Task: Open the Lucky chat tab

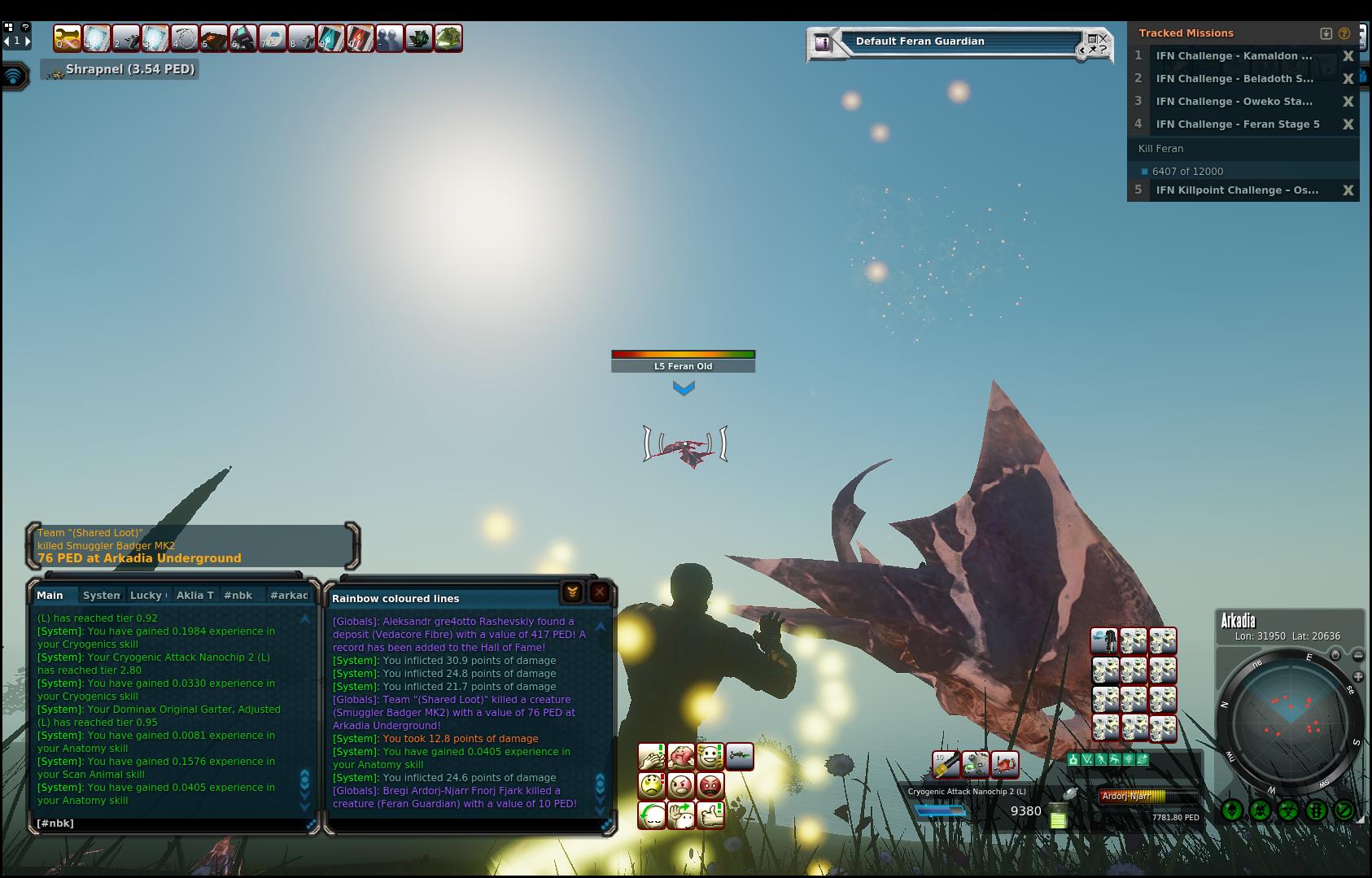Action: pos(146,596)
